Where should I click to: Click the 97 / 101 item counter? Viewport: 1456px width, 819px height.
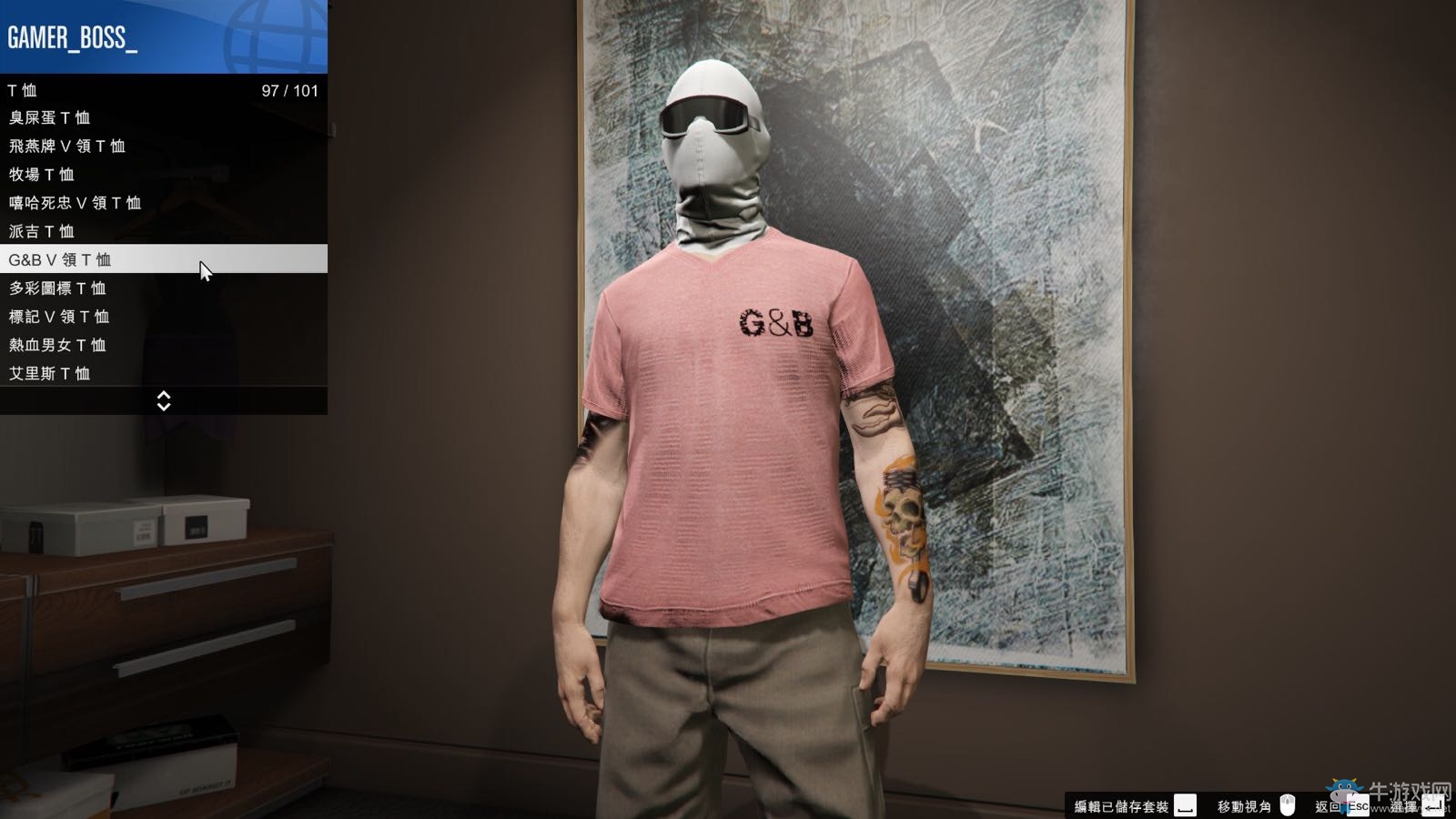(x=289, y=89)
